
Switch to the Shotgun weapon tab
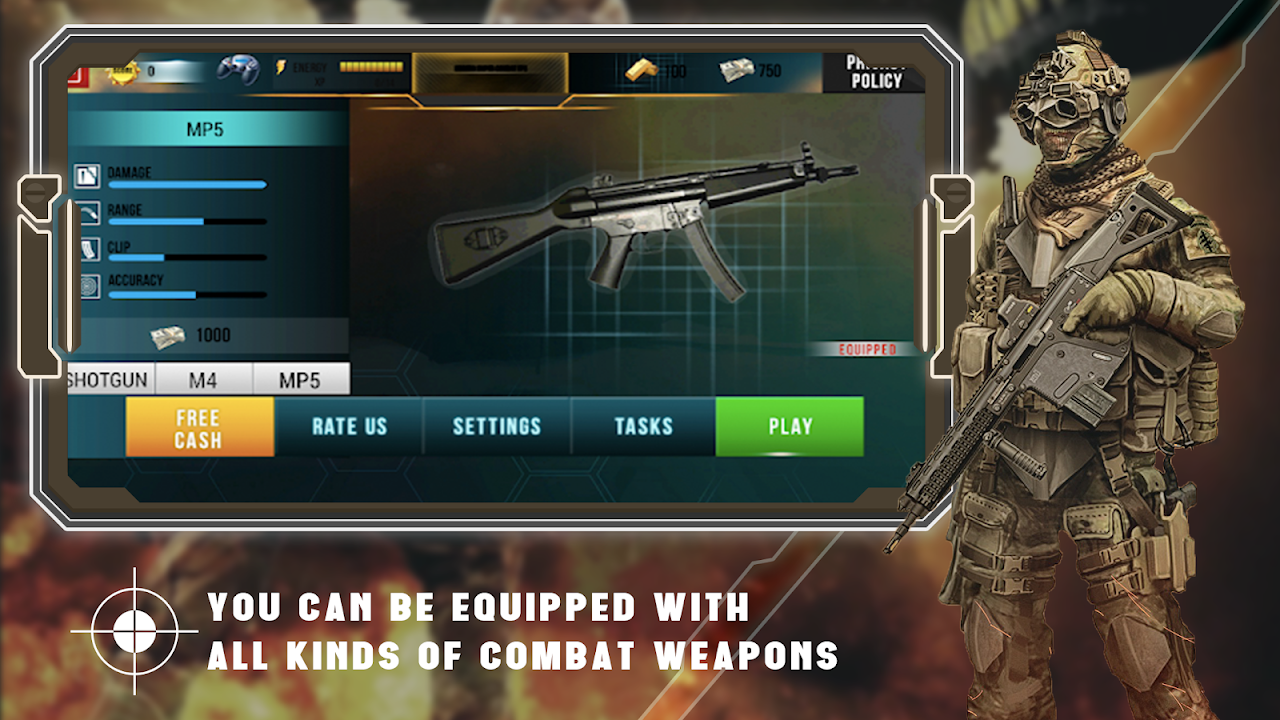[109, 380]
